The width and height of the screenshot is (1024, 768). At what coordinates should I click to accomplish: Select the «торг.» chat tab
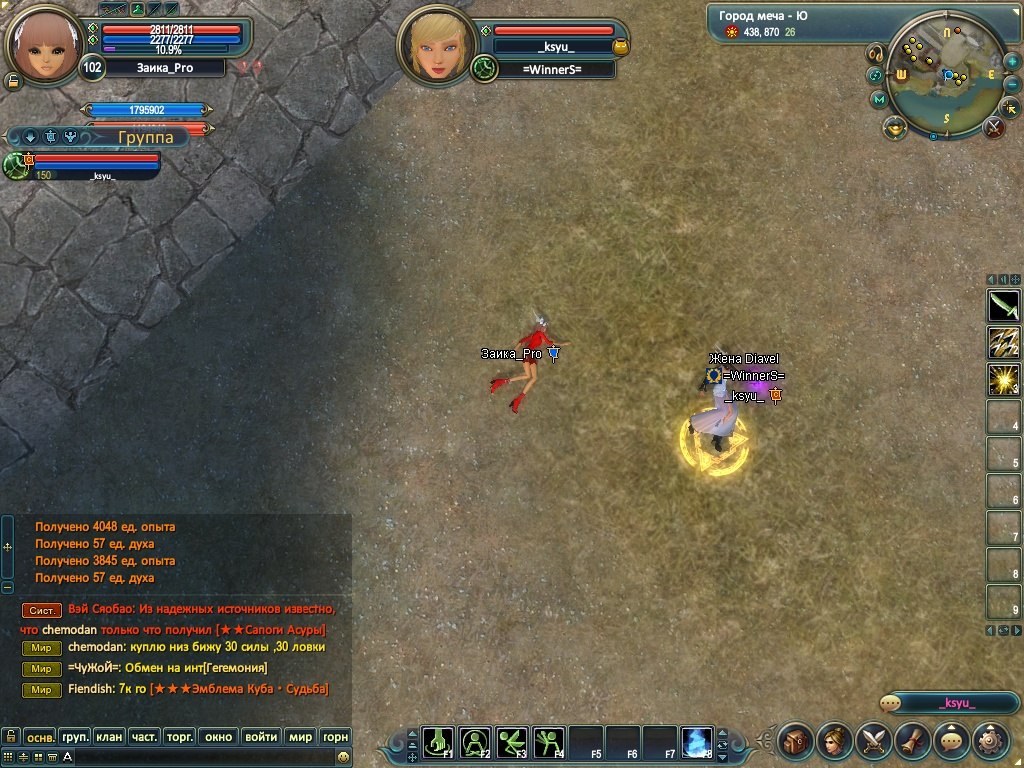179,737
